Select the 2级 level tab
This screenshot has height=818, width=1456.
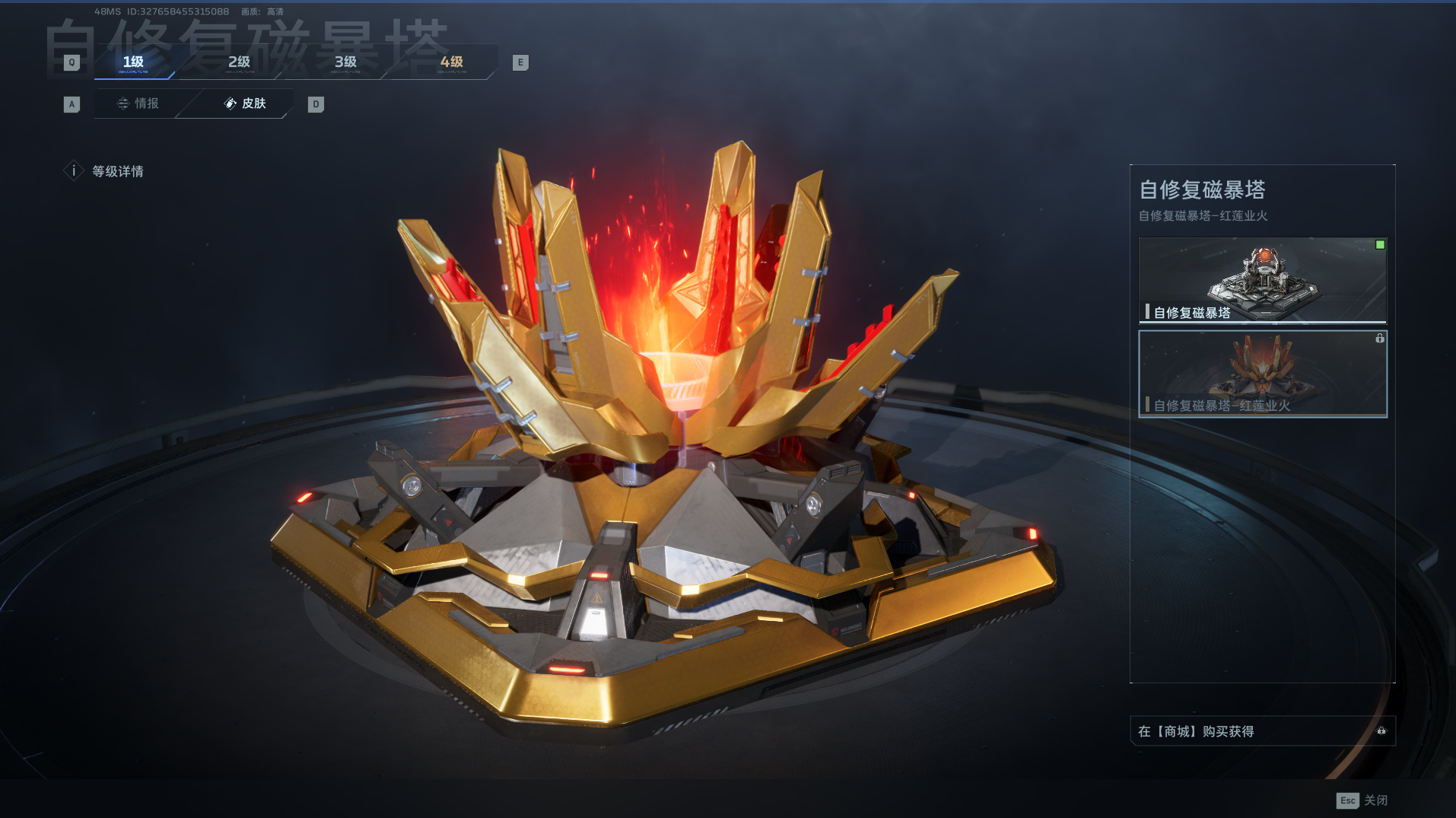click(239, 62)
